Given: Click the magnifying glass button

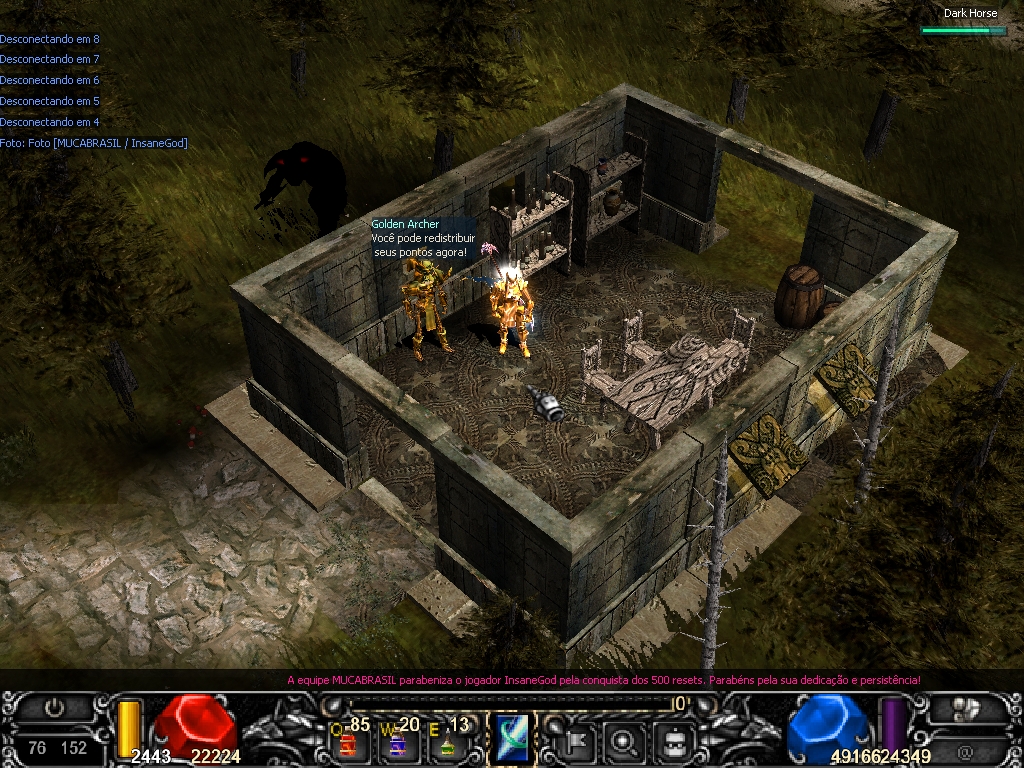Looking at the screenshot, I should click(626, 741).
